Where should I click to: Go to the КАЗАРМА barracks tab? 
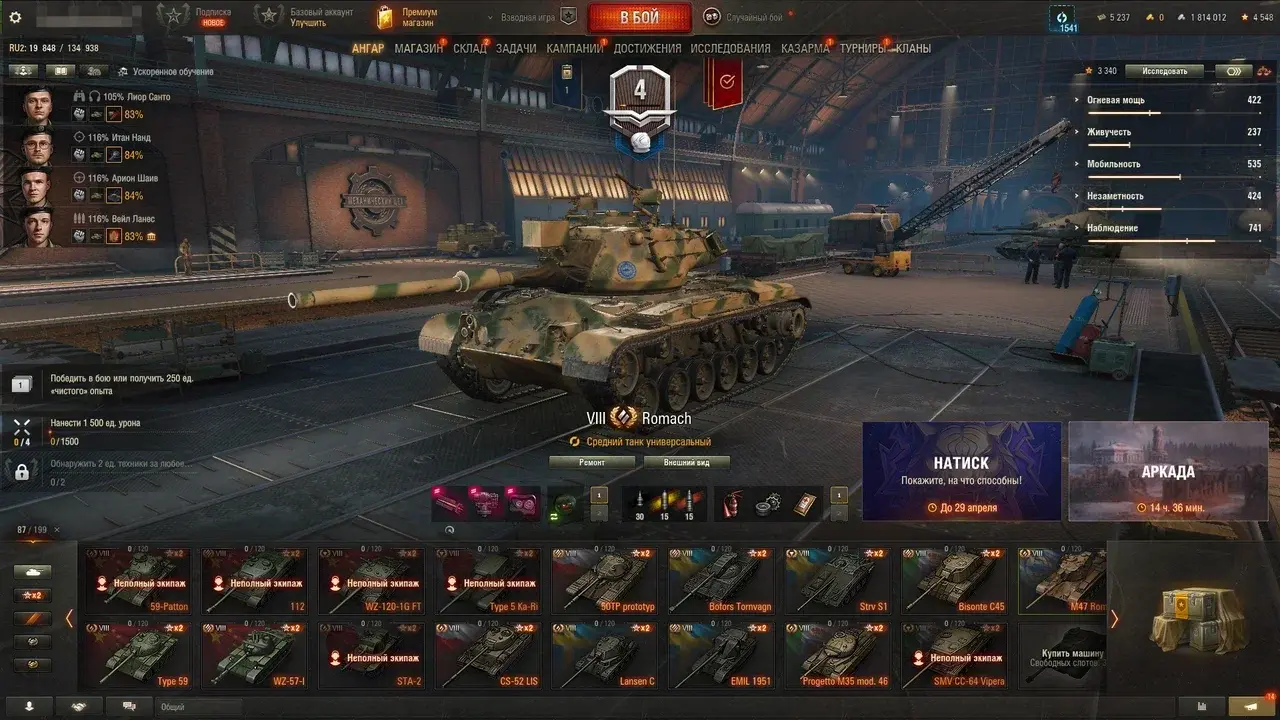pos(805,48)
